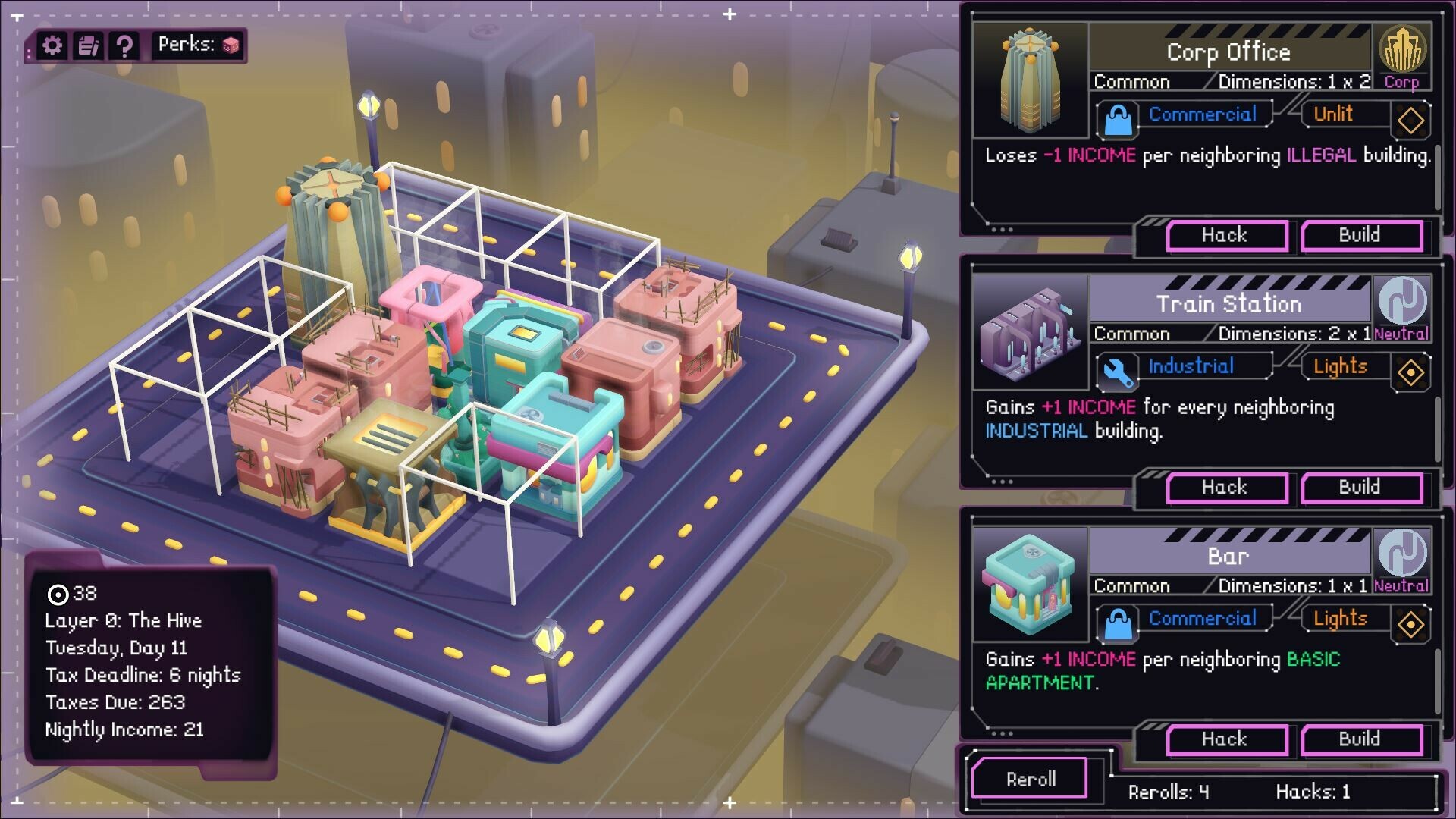Click the help question mark icon

[125, 45]
